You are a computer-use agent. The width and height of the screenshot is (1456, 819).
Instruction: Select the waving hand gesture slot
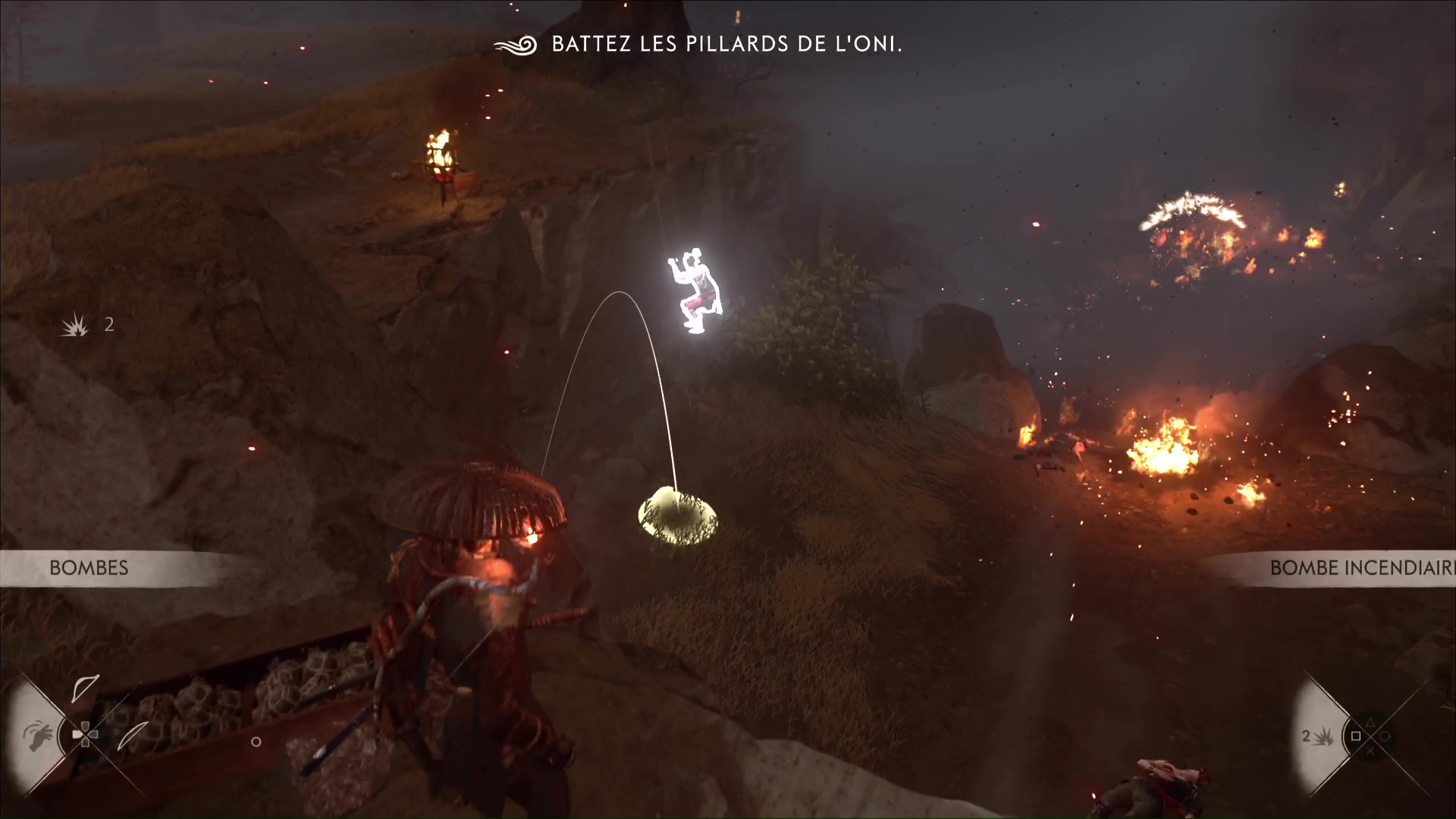(x=38, y=734)
